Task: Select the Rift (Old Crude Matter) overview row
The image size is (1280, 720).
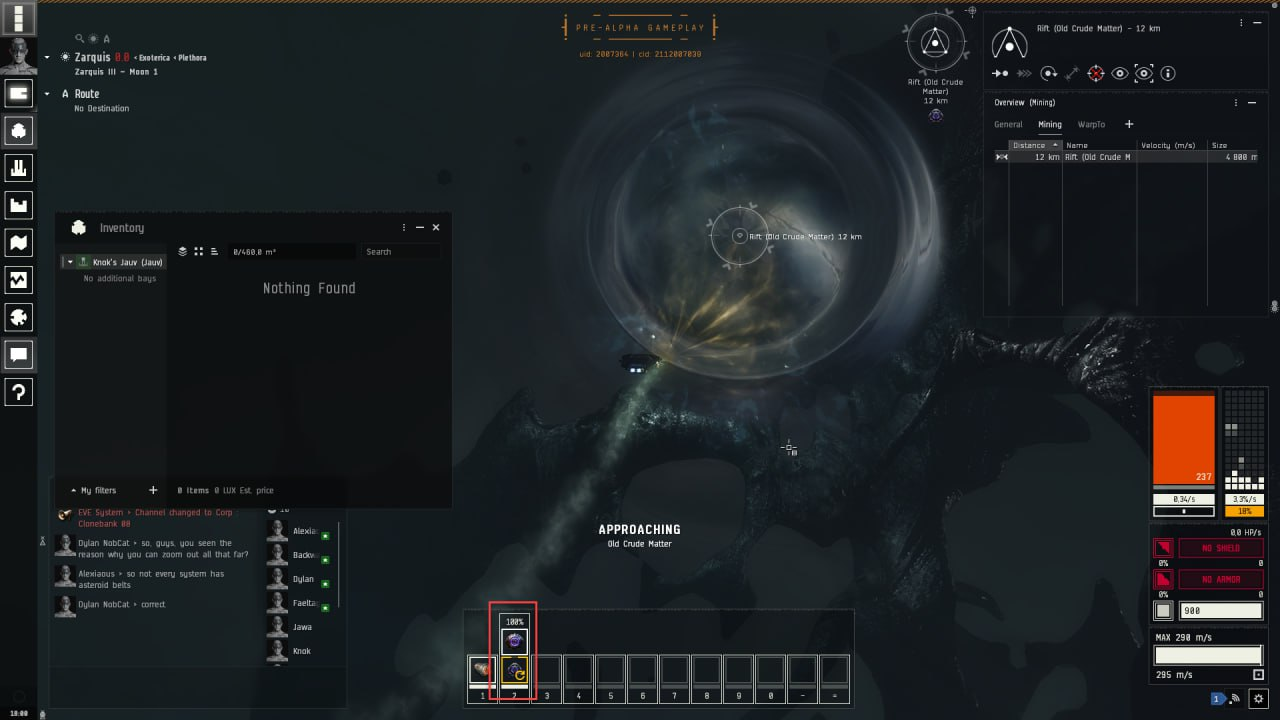Action: pyautogui.click(x=1100, y=157)
